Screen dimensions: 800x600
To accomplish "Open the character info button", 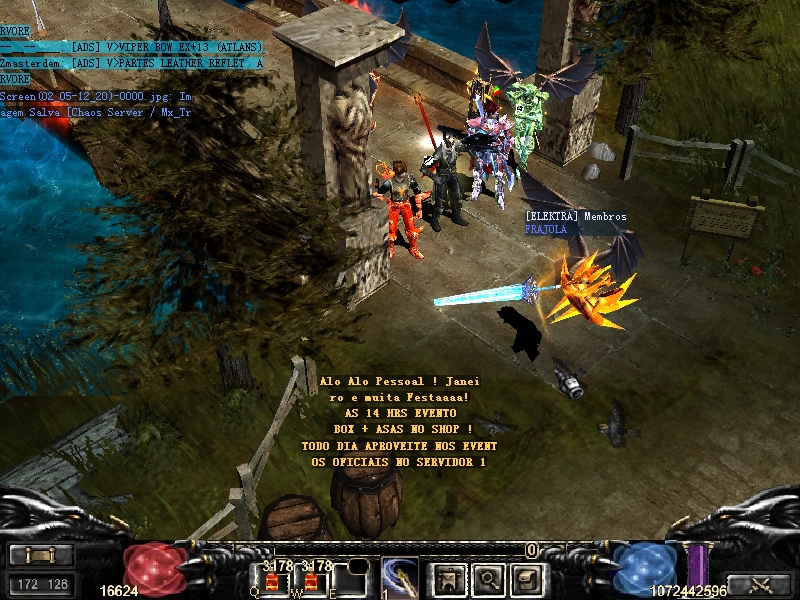I will [x=449, y=577].
